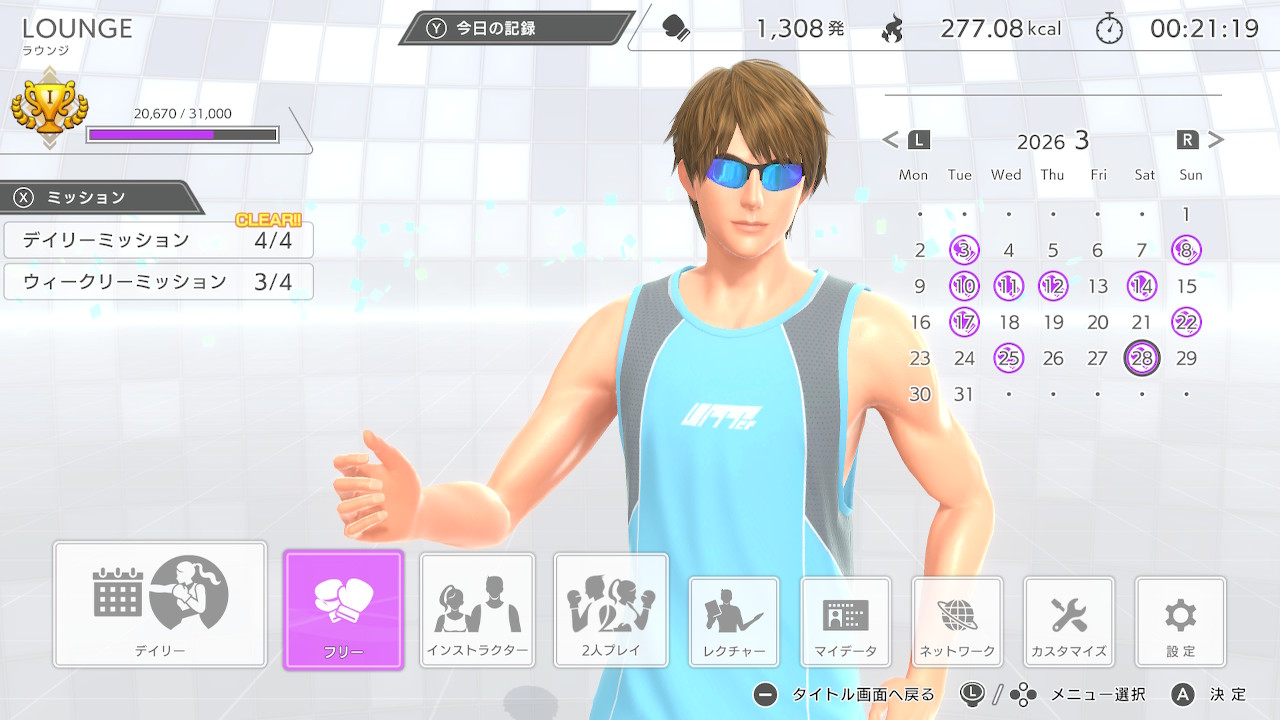Choose the 2人プレイ two-player mode
The width and height of the screenshot is (1280, 720).
610,610
